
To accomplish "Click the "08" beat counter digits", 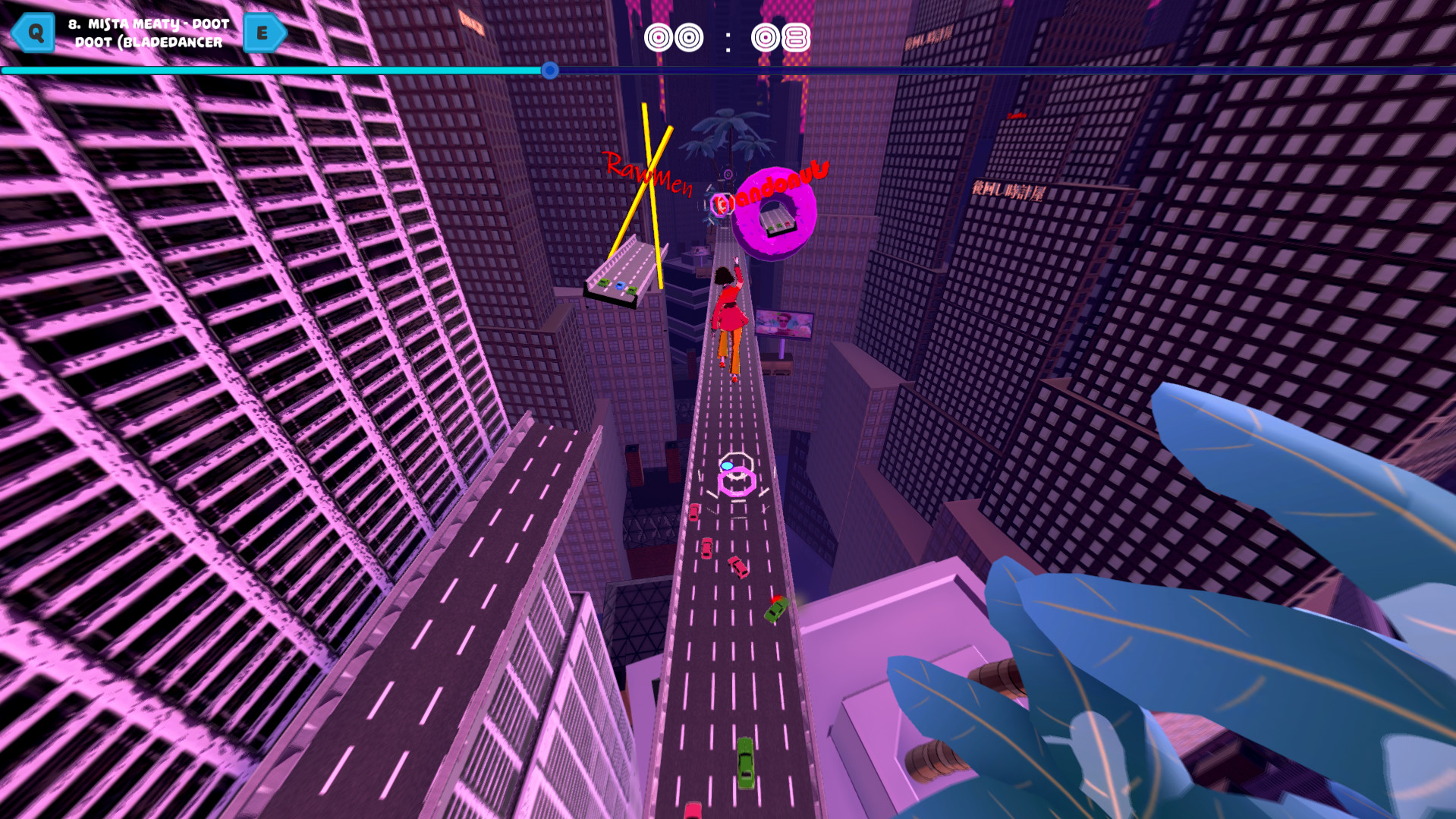I will click(780, 36).
